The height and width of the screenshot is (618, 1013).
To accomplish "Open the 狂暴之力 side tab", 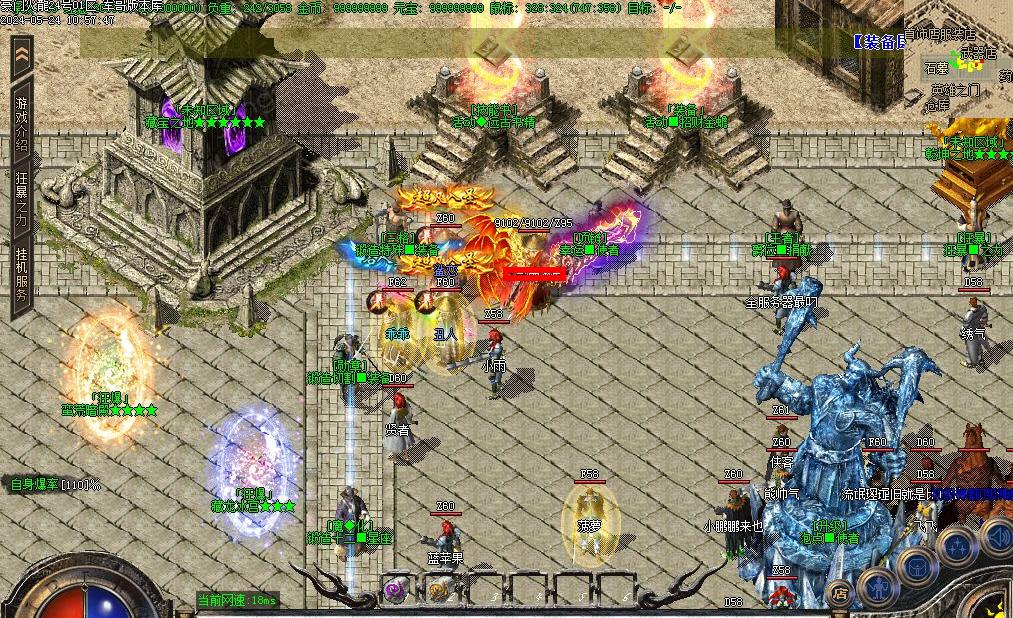I will point(22,197).
